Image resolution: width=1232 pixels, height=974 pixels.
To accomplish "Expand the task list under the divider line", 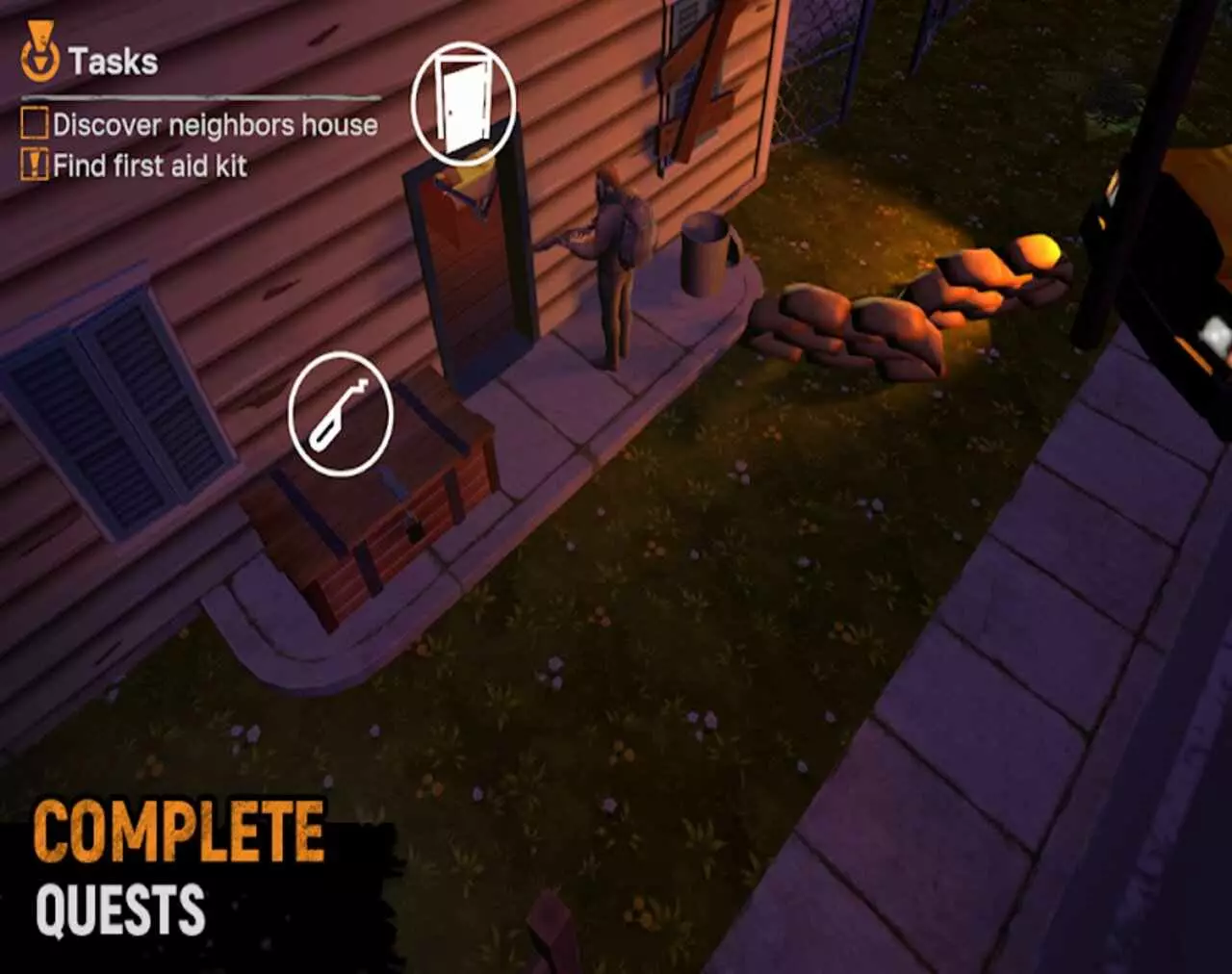I will [x=192, y=144].
